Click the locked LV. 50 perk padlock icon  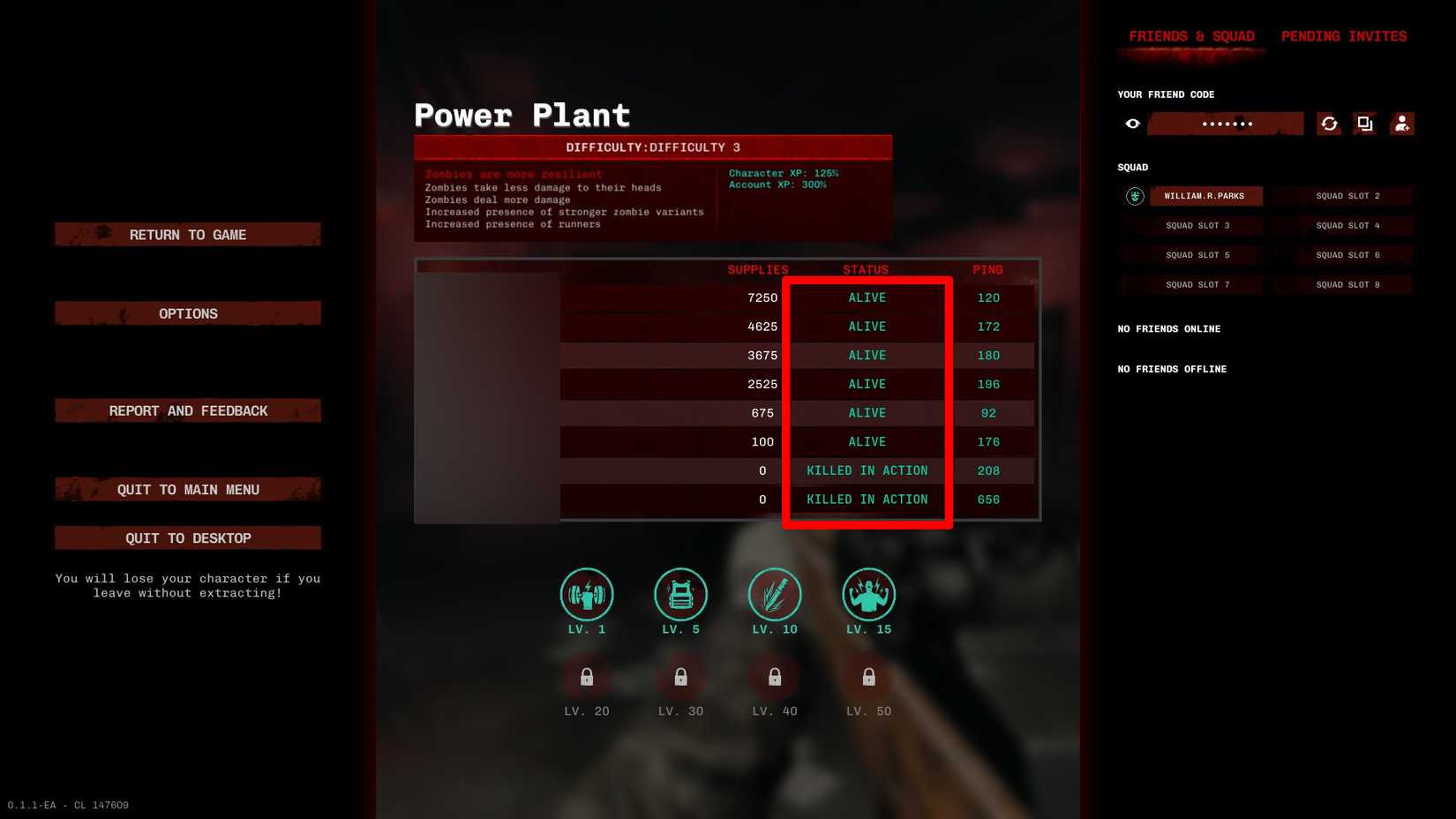[x=868, y=677]
